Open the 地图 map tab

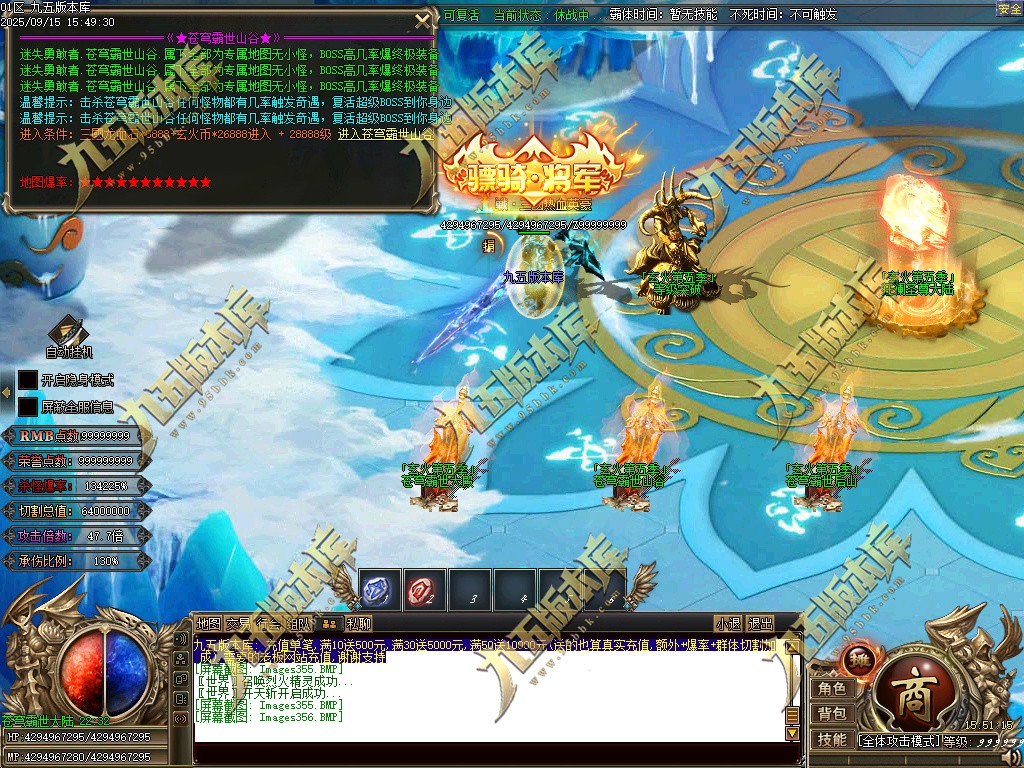pos(208,623)
